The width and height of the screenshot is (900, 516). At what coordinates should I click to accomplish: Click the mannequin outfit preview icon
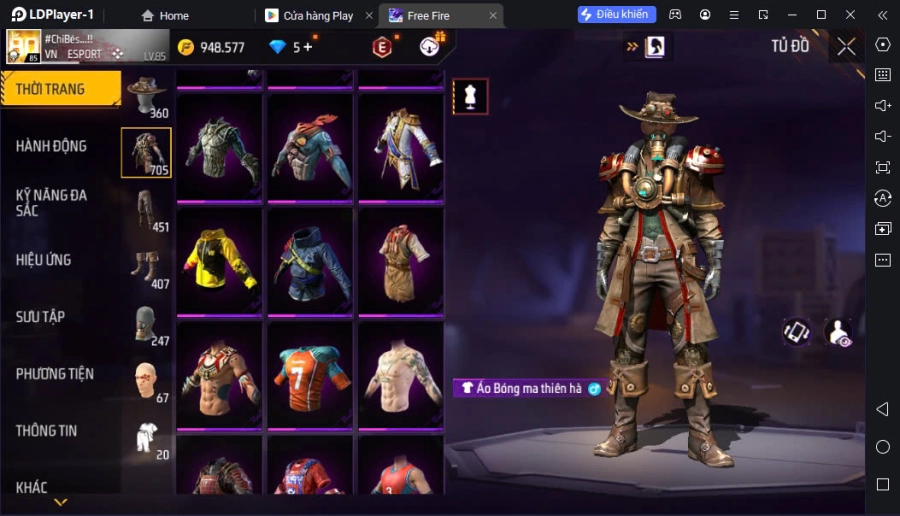[470, 96]
